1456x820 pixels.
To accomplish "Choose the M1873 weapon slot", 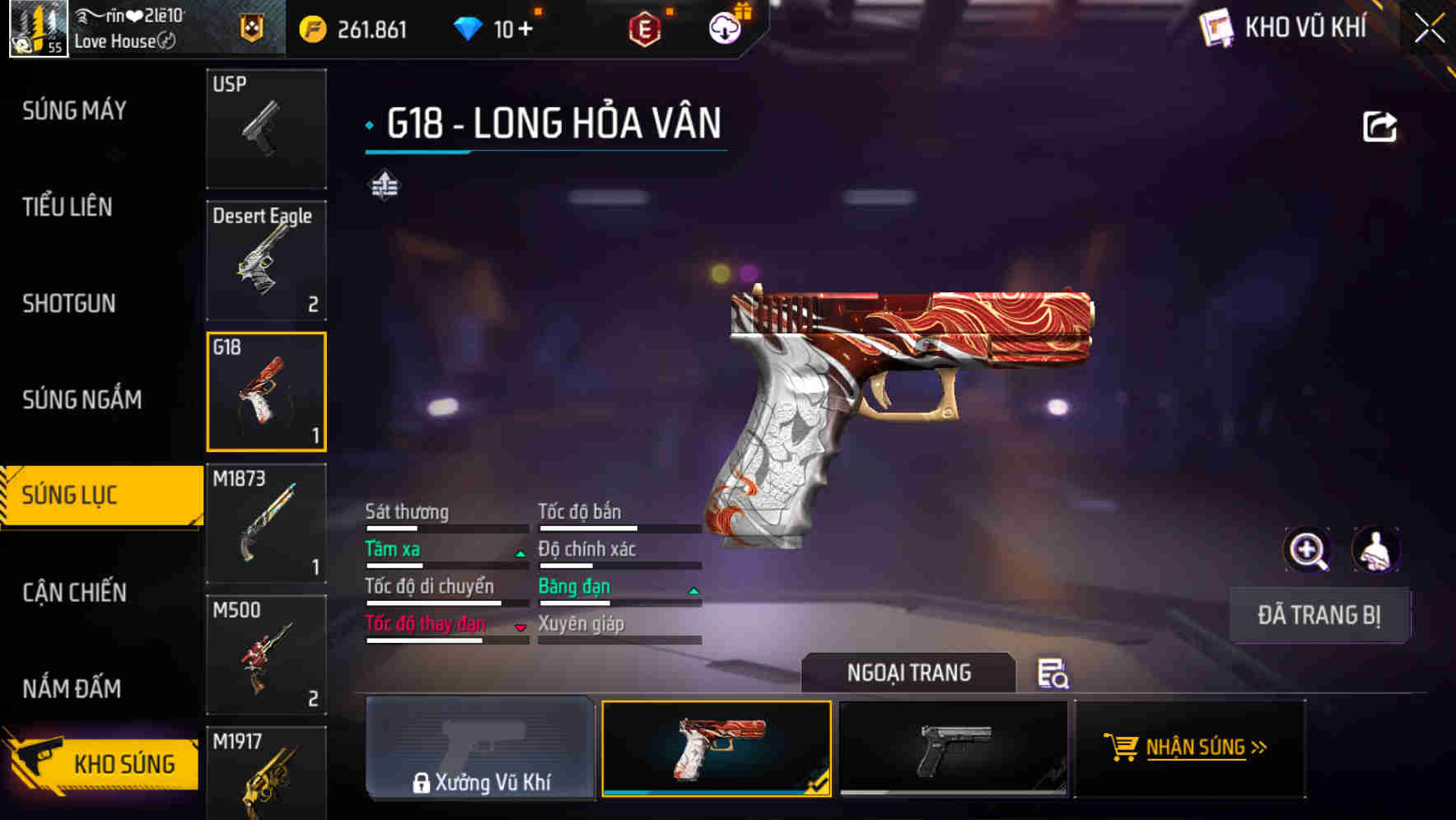I will click(x=266, y=524).
